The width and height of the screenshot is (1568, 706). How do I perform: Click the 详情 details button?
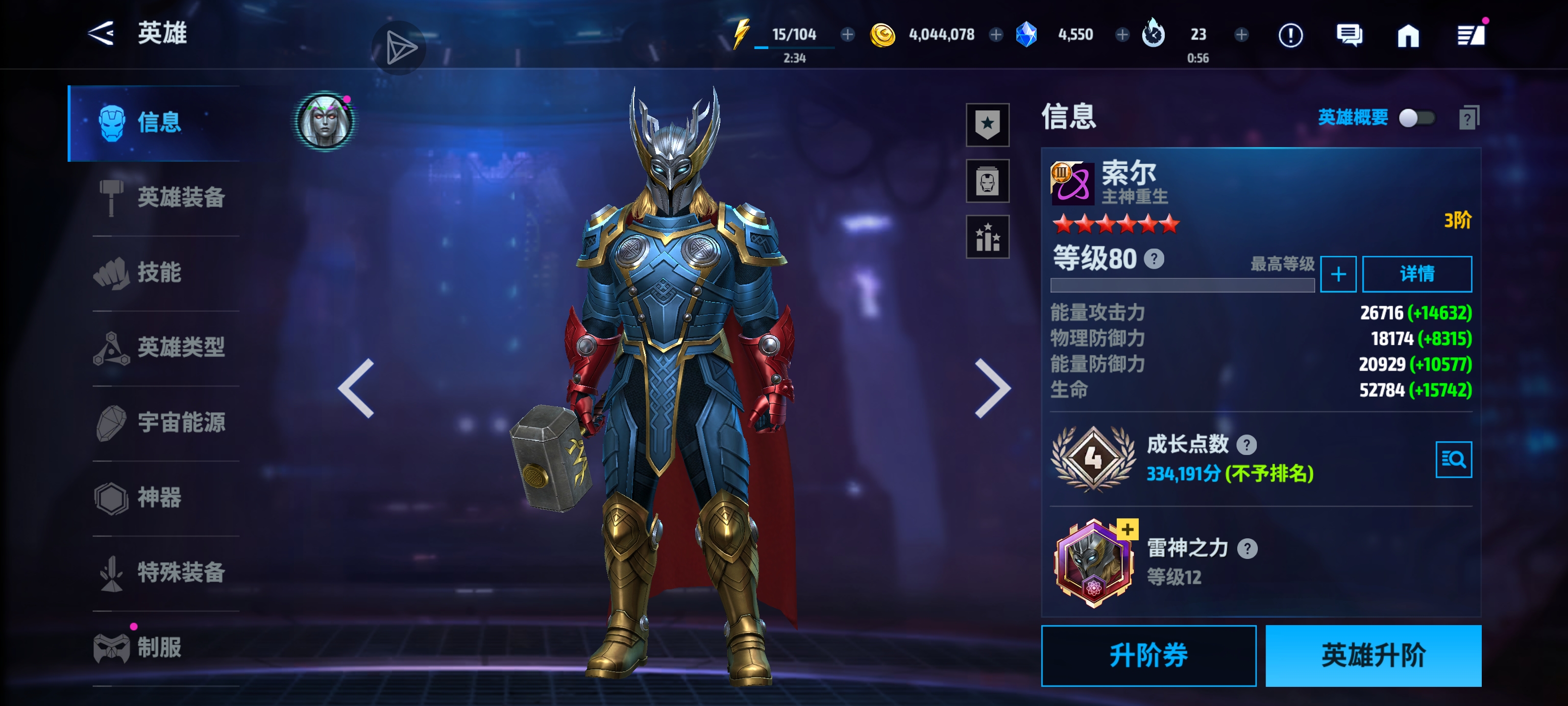coord(1418,274)
